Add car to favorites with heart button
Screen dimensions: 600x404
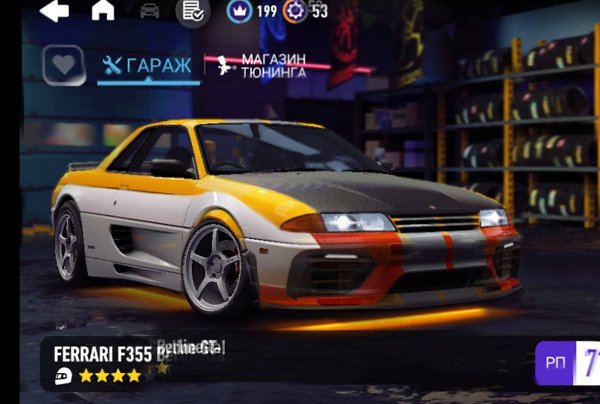click(63, 66)
